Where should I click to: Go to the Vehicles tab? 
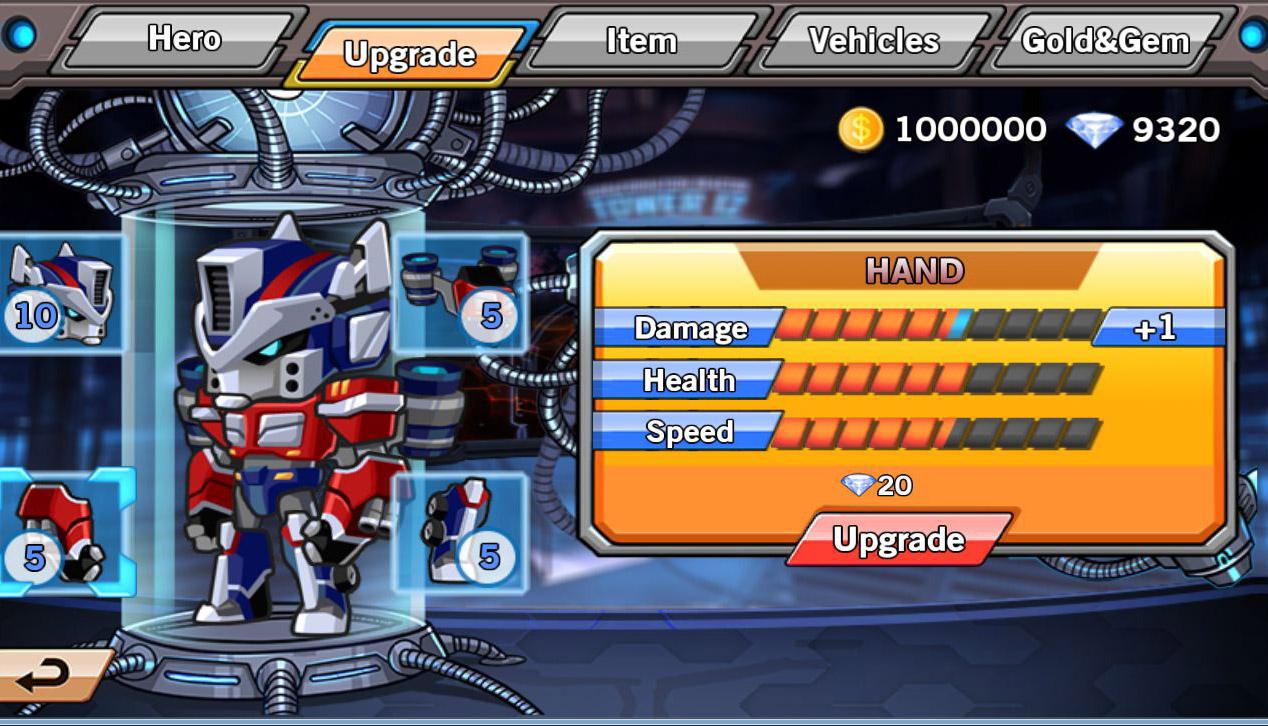873,41
